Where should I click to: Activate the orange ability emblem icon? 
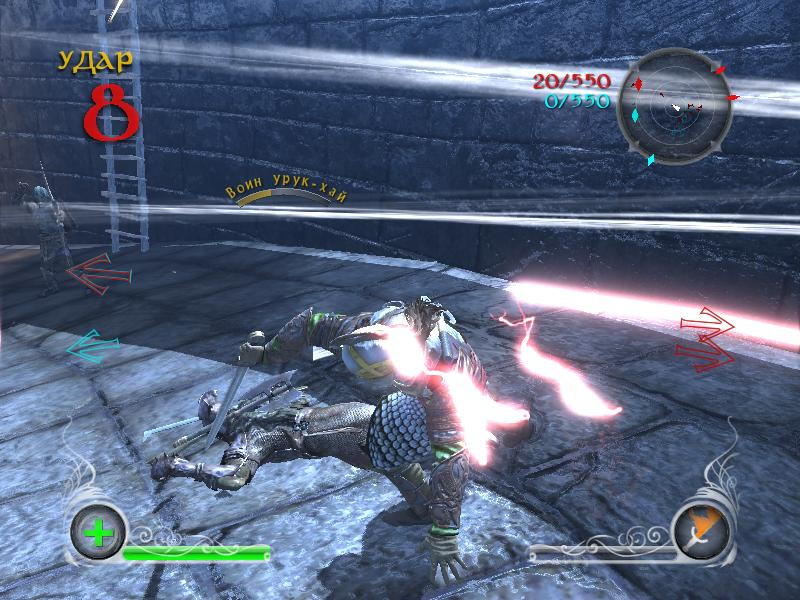click(700, 529)
